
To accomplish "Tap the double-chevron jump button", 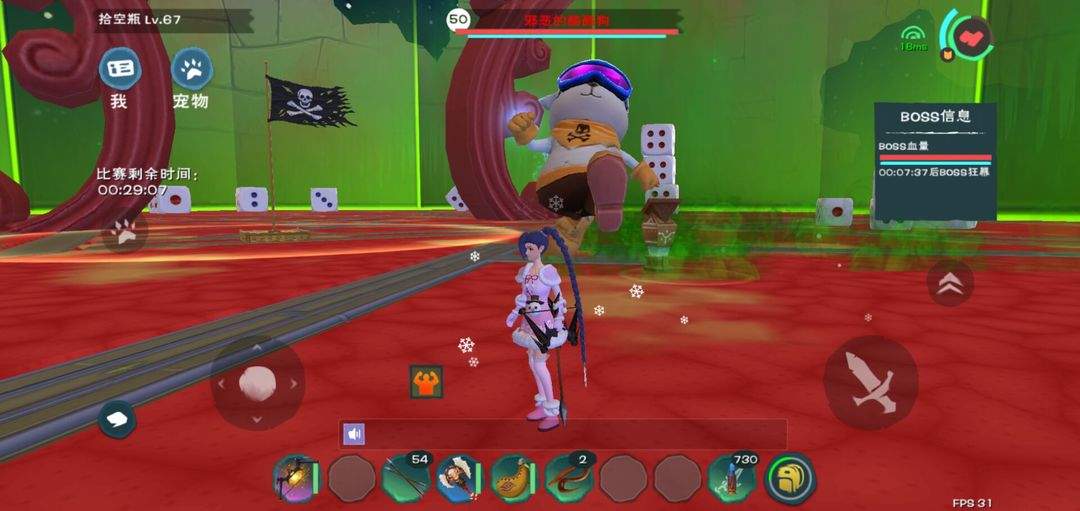I will coord(950,284).
